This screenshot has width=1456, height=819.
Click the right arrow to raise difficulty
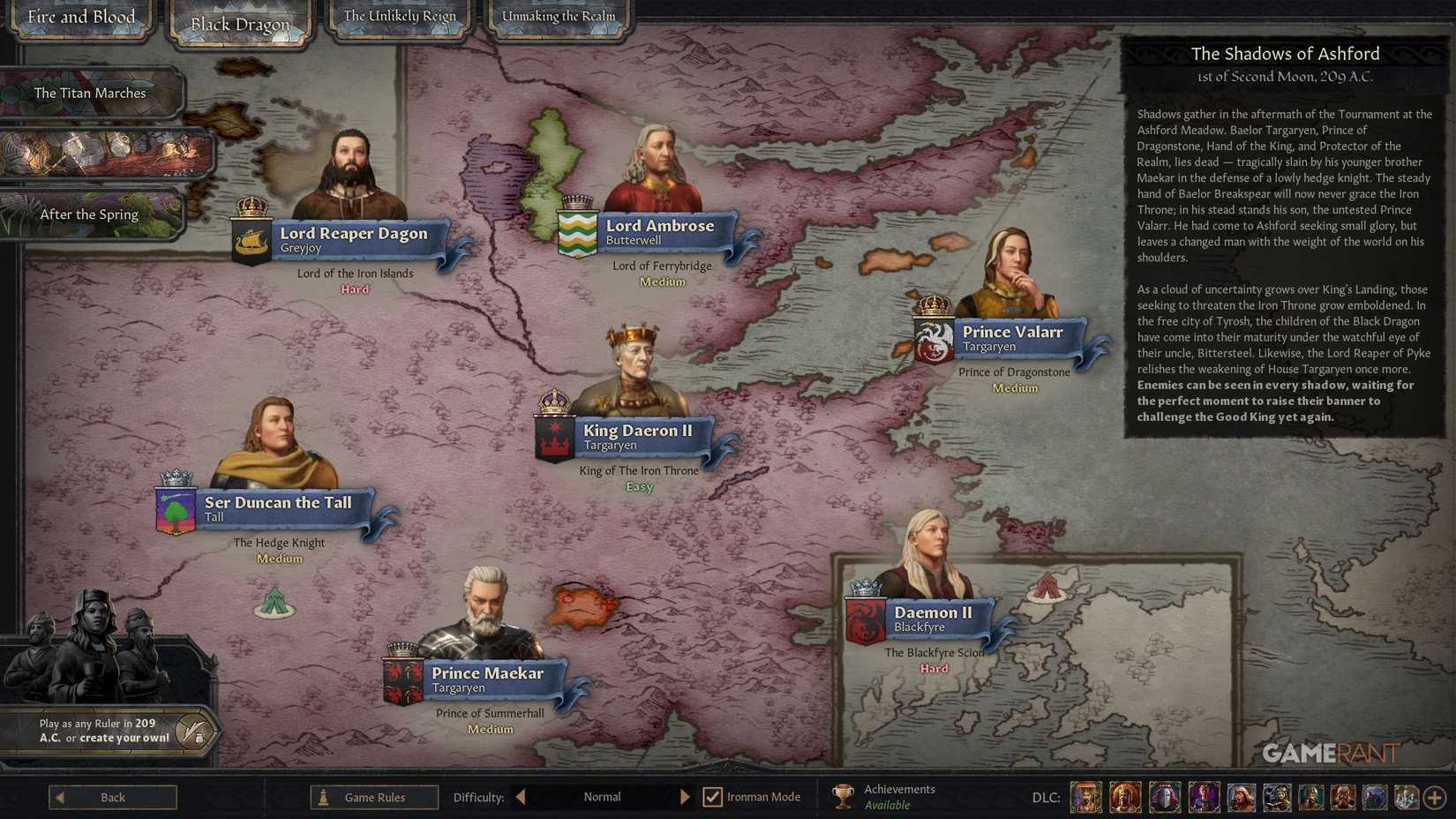(x=686, y=796)
